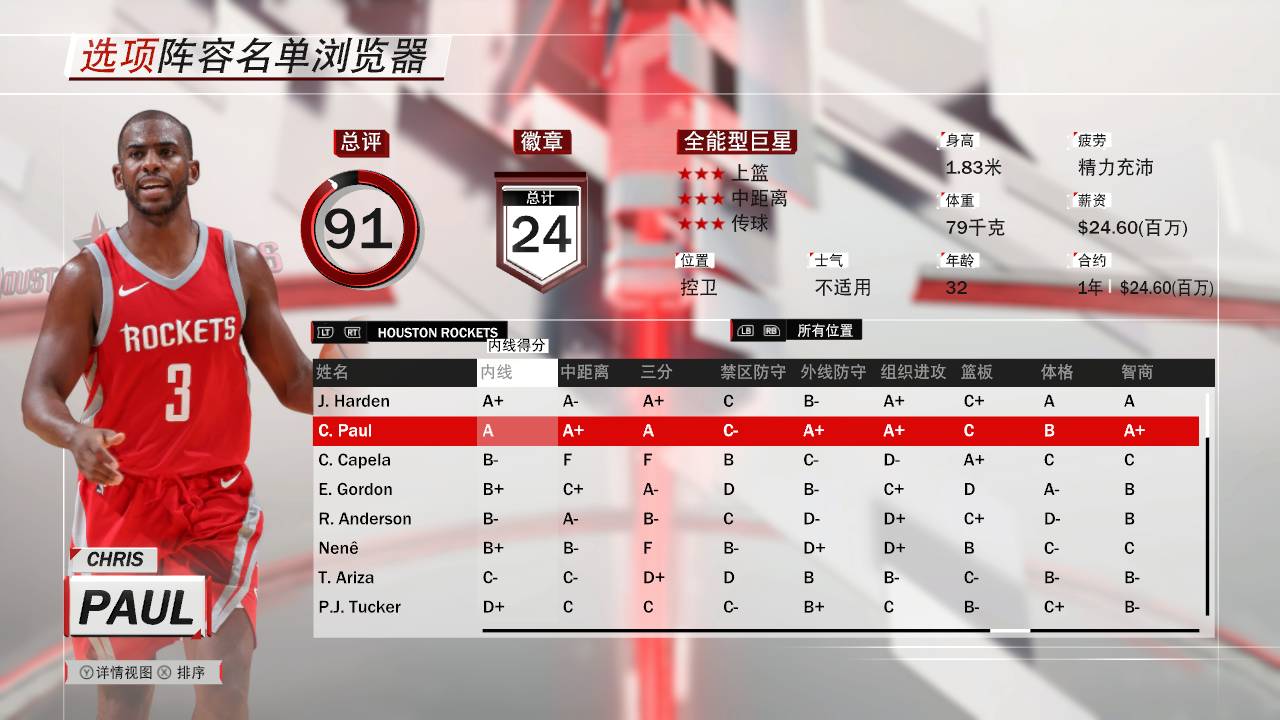Viewport: 1280px width, 720px height.
Task: Click the 总评 rating ring showing 91
Action: click(x=363, y=230)
